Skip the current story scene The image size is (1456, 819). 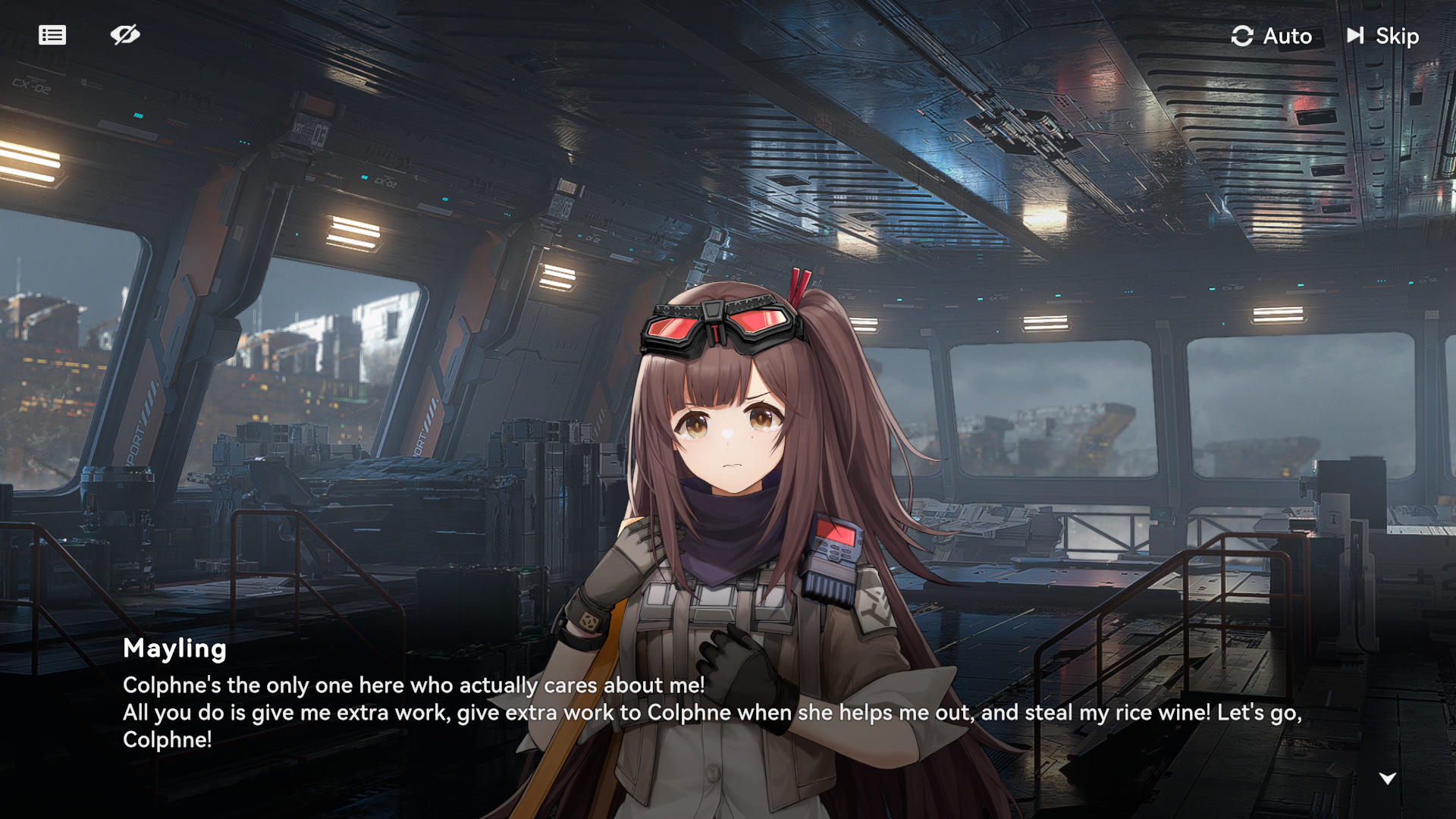[1383, 36]
